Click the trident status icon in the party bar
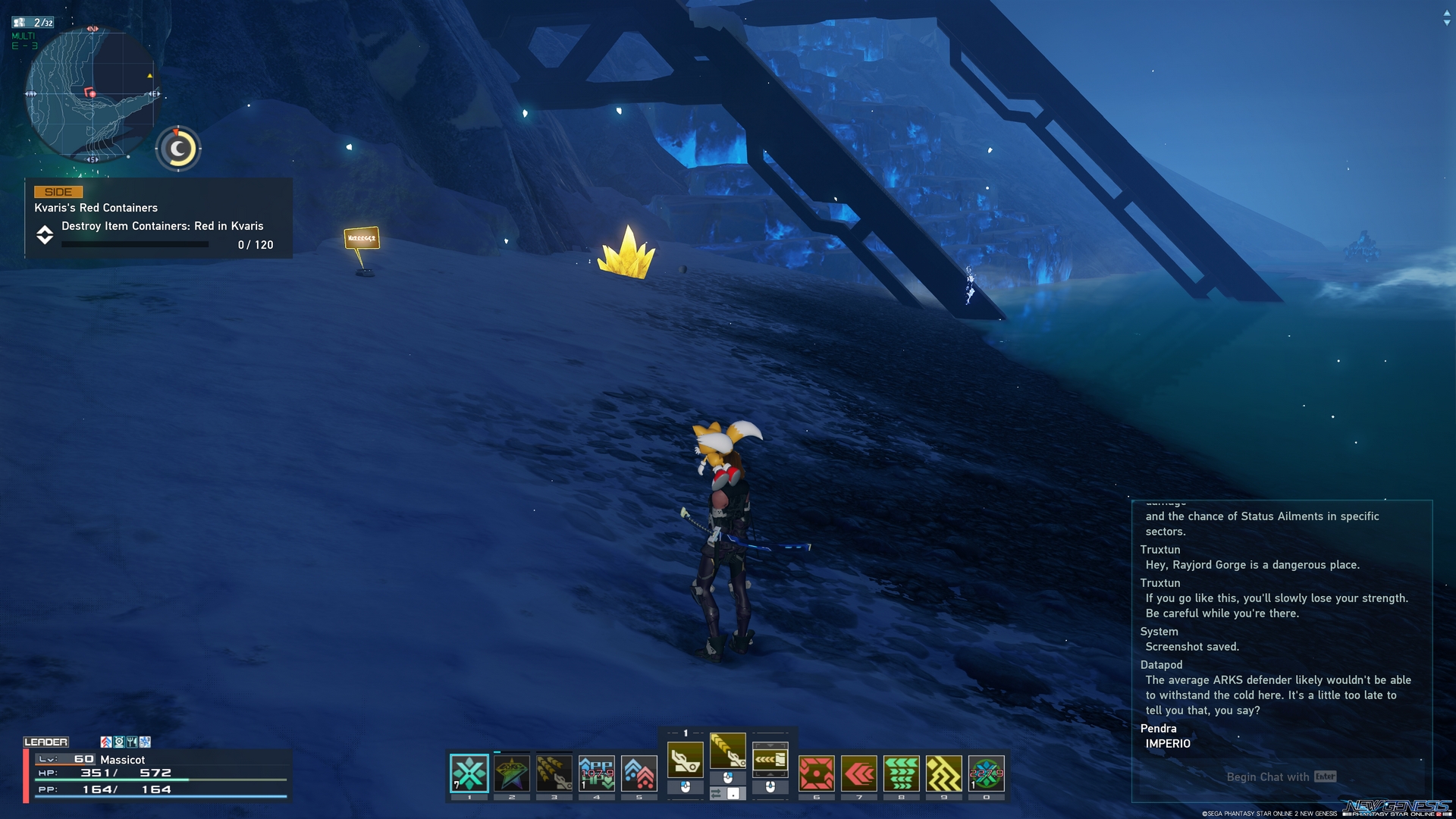1456x819 pixels. pos(130,741)
